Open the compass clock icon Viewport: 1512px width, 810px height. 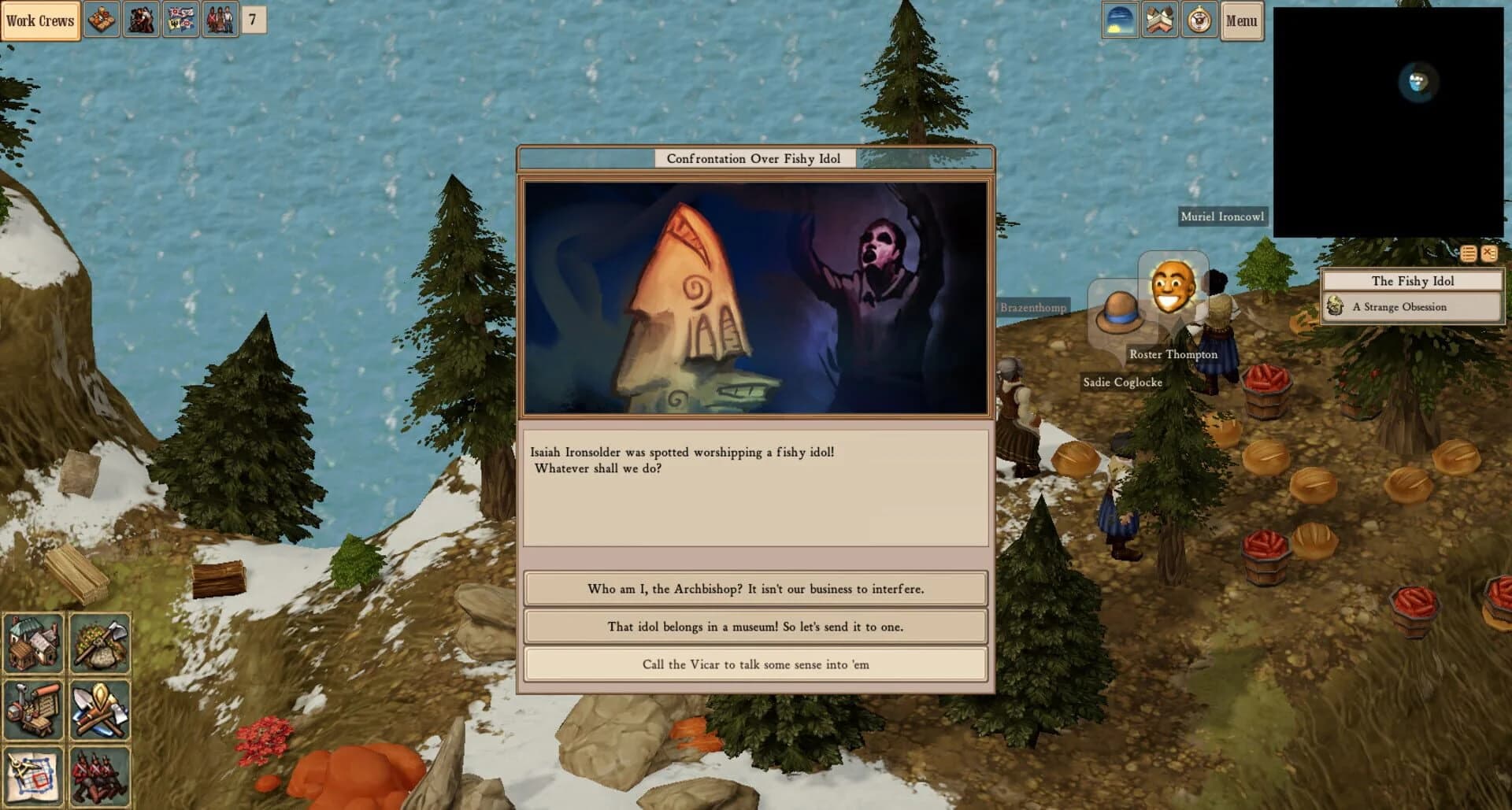pyautogui.click(x=1198, y=20)
